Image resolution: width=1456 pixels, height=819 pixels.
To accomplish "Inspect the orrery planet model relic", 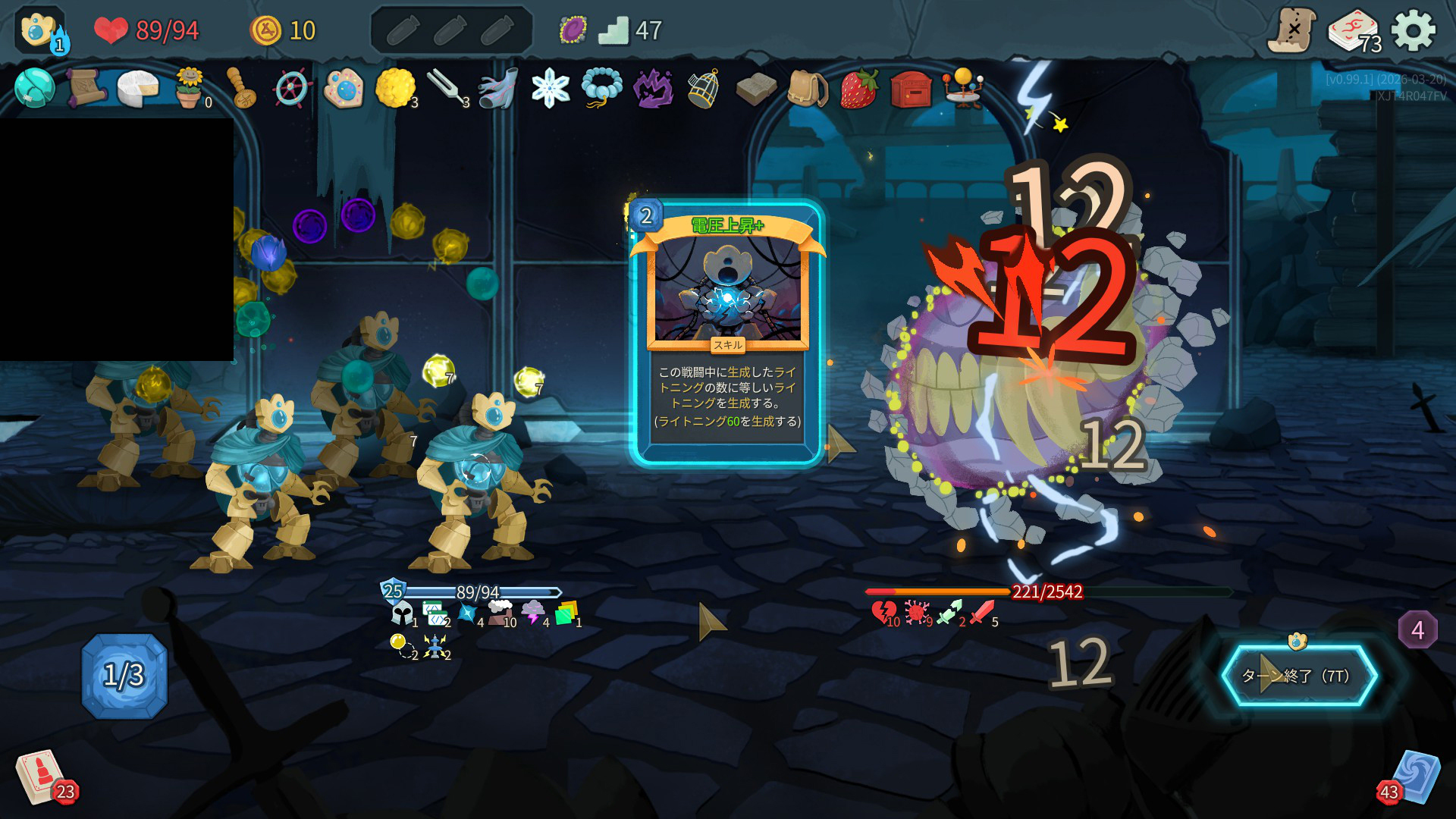I will pyautogui.click(x=962, y=89).
